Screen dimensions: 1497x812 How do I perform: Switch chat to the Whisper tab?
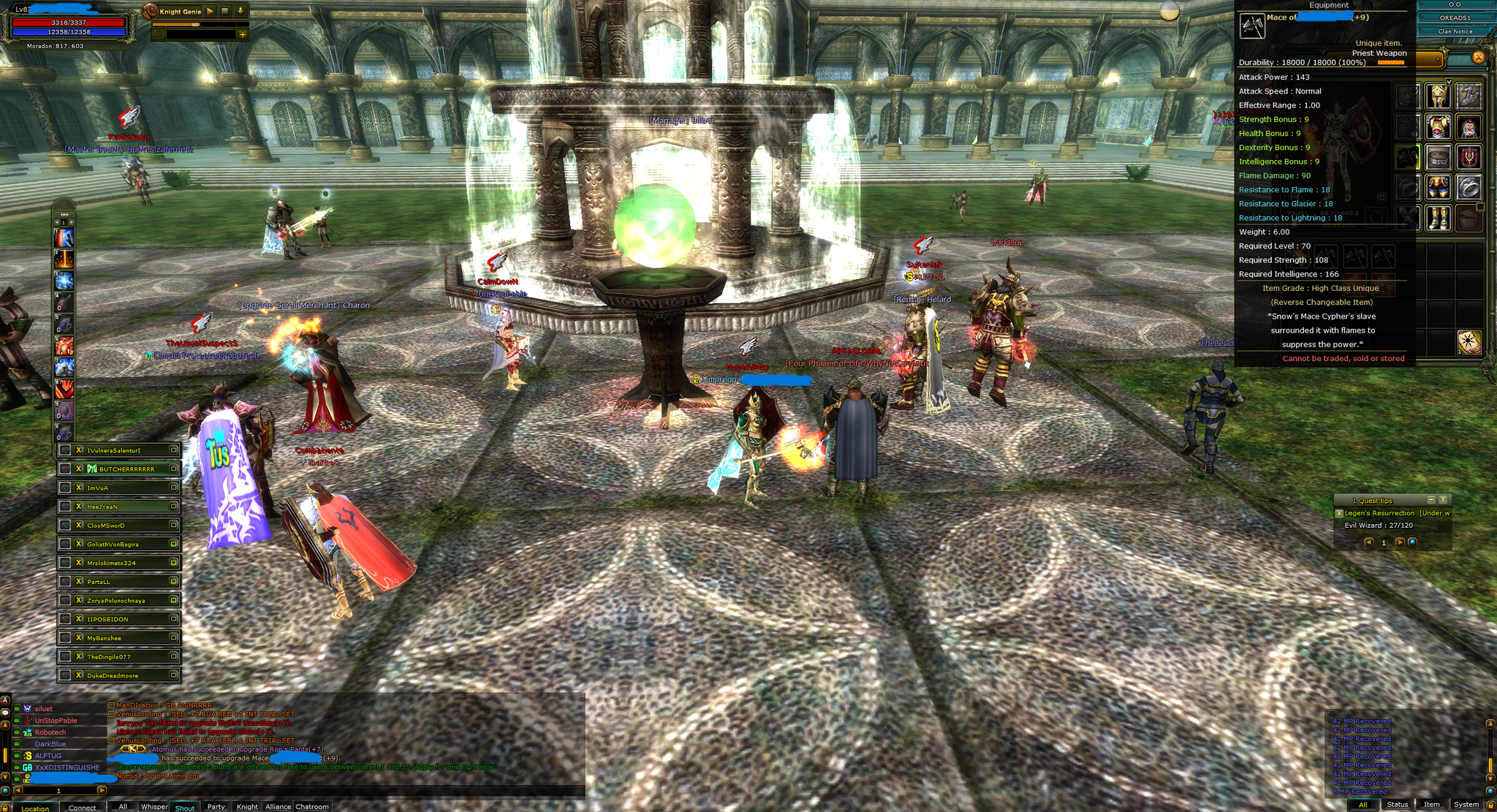point(154,806)
